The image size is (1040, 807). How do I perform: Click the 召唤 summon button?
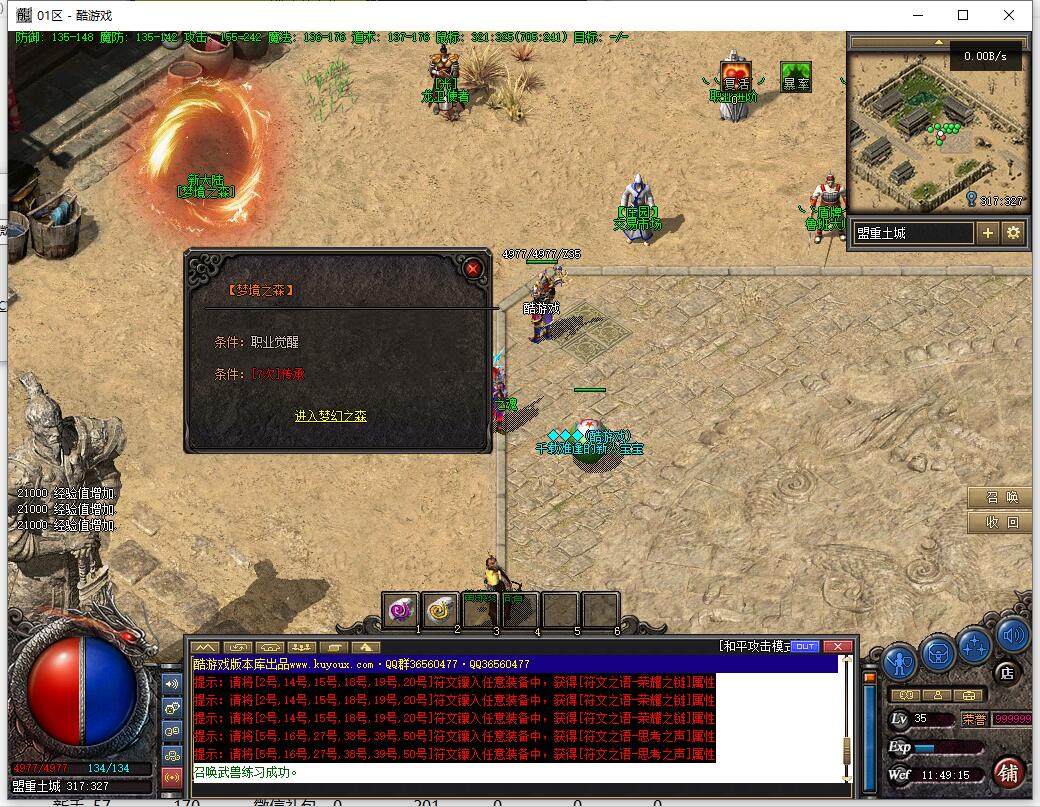pos(1000,498)
